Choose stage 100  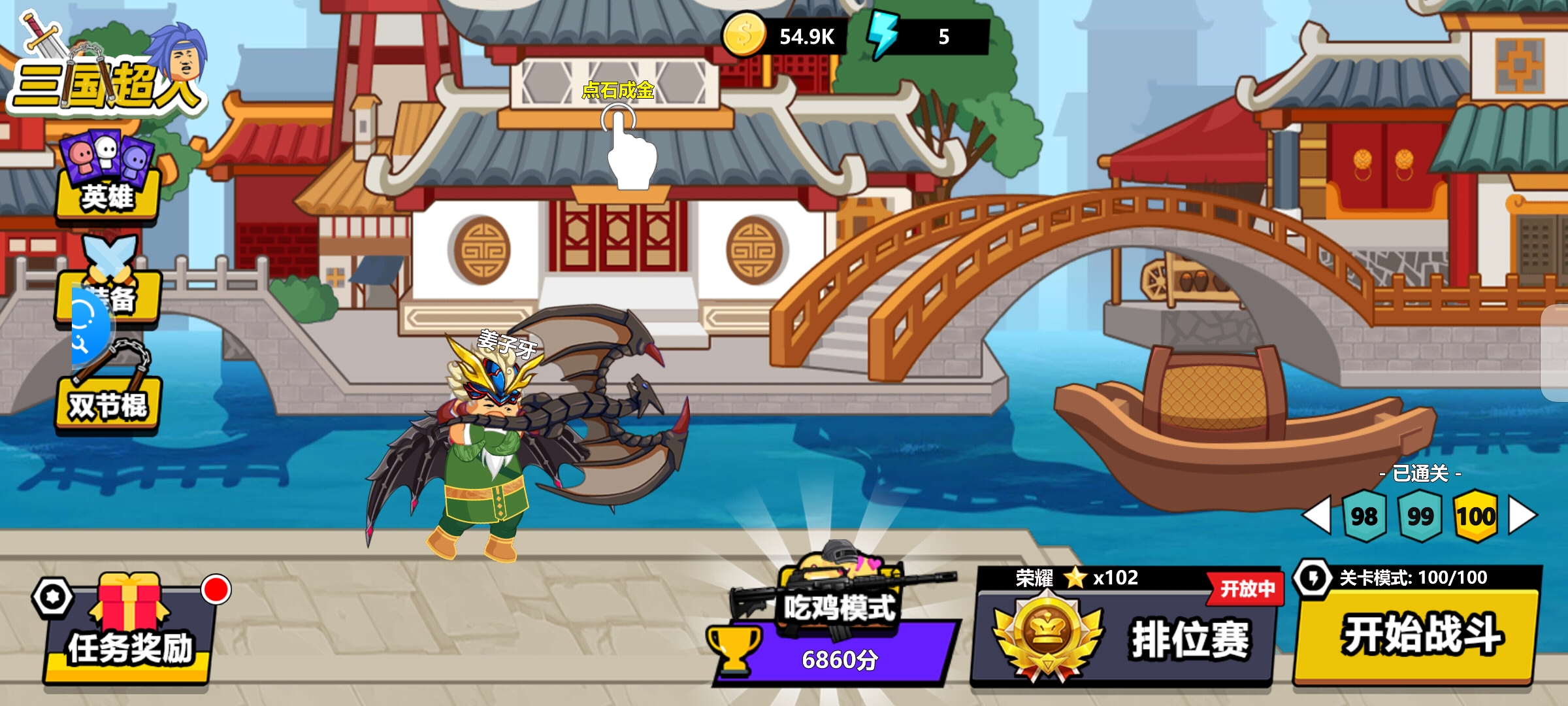click(1475, 516)
